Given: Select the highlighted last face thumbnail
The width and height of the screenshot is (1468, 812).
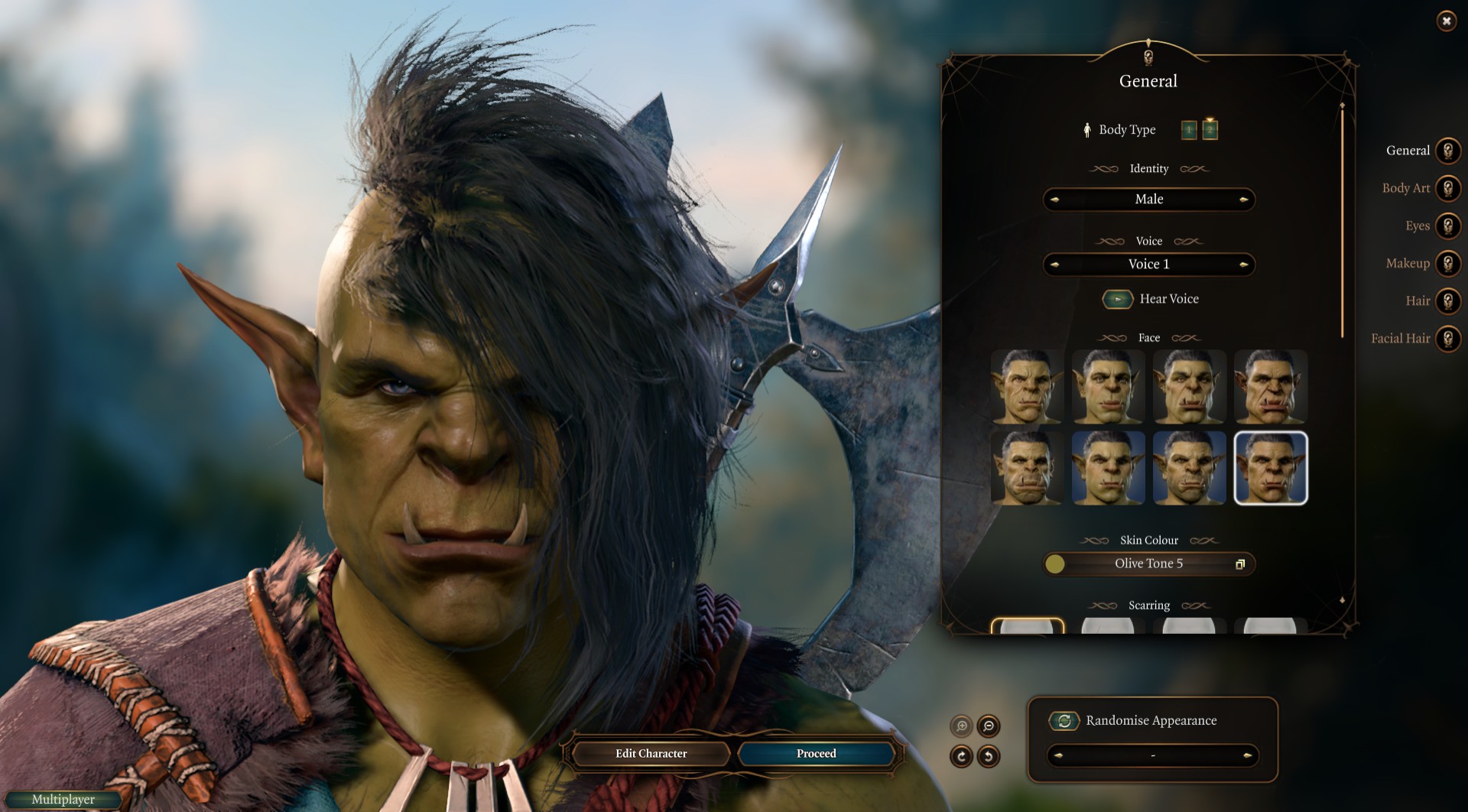Looking at the screenshot, I should coord(1271,468).
